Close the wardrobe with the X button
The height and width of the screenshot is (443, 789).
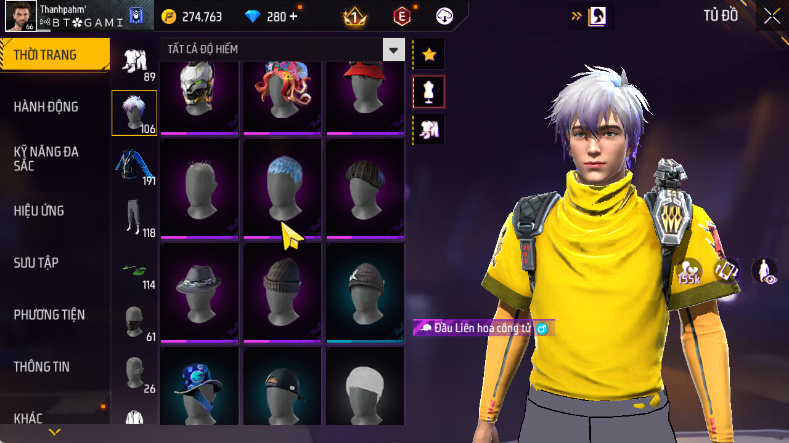772,16
